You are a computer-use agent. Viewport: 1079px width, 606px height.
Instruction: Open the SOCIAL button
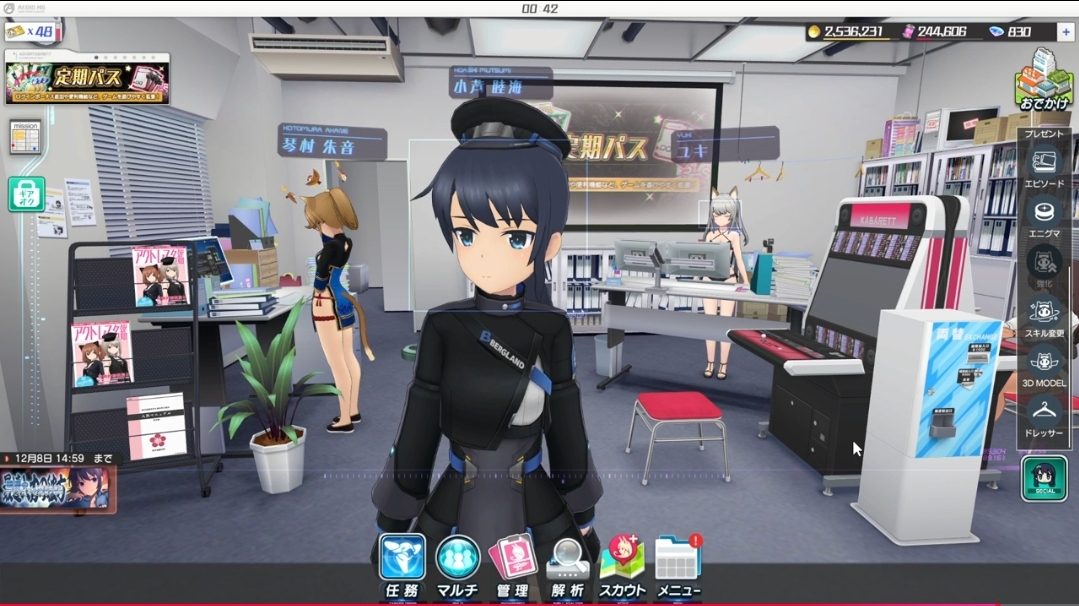click(x=1044, y=478)
